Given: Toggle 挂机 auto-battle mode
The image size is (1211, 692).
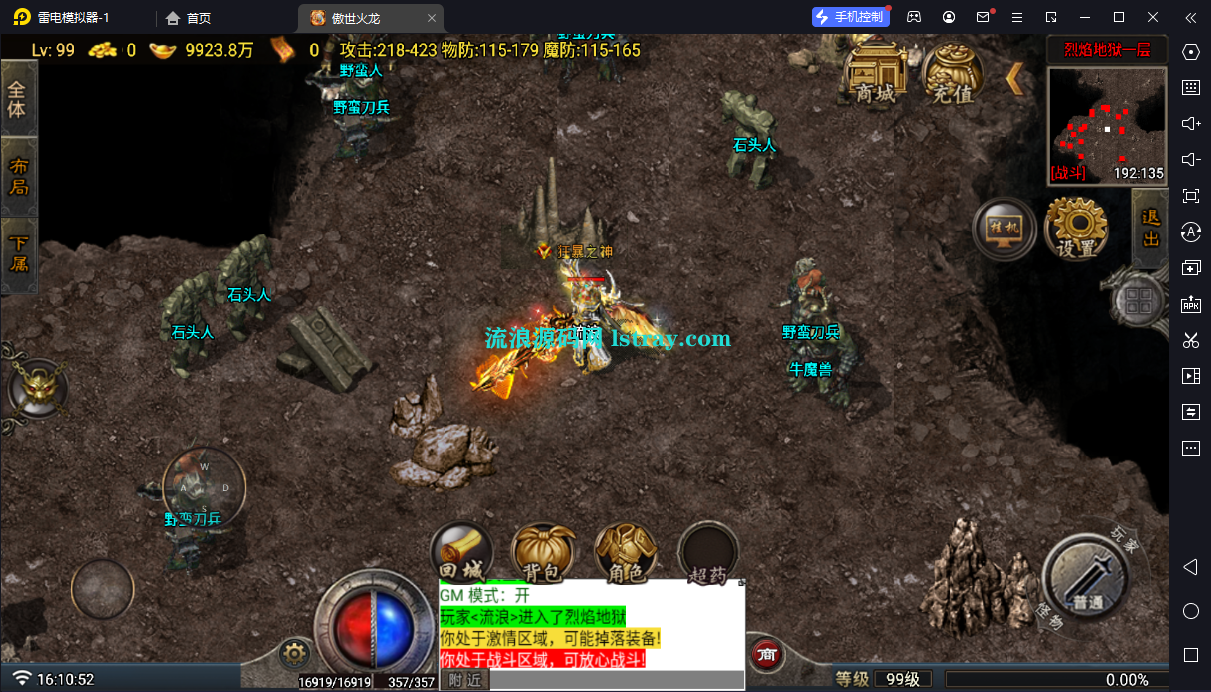Looking at the screenshot, I should pos(1004,230).
